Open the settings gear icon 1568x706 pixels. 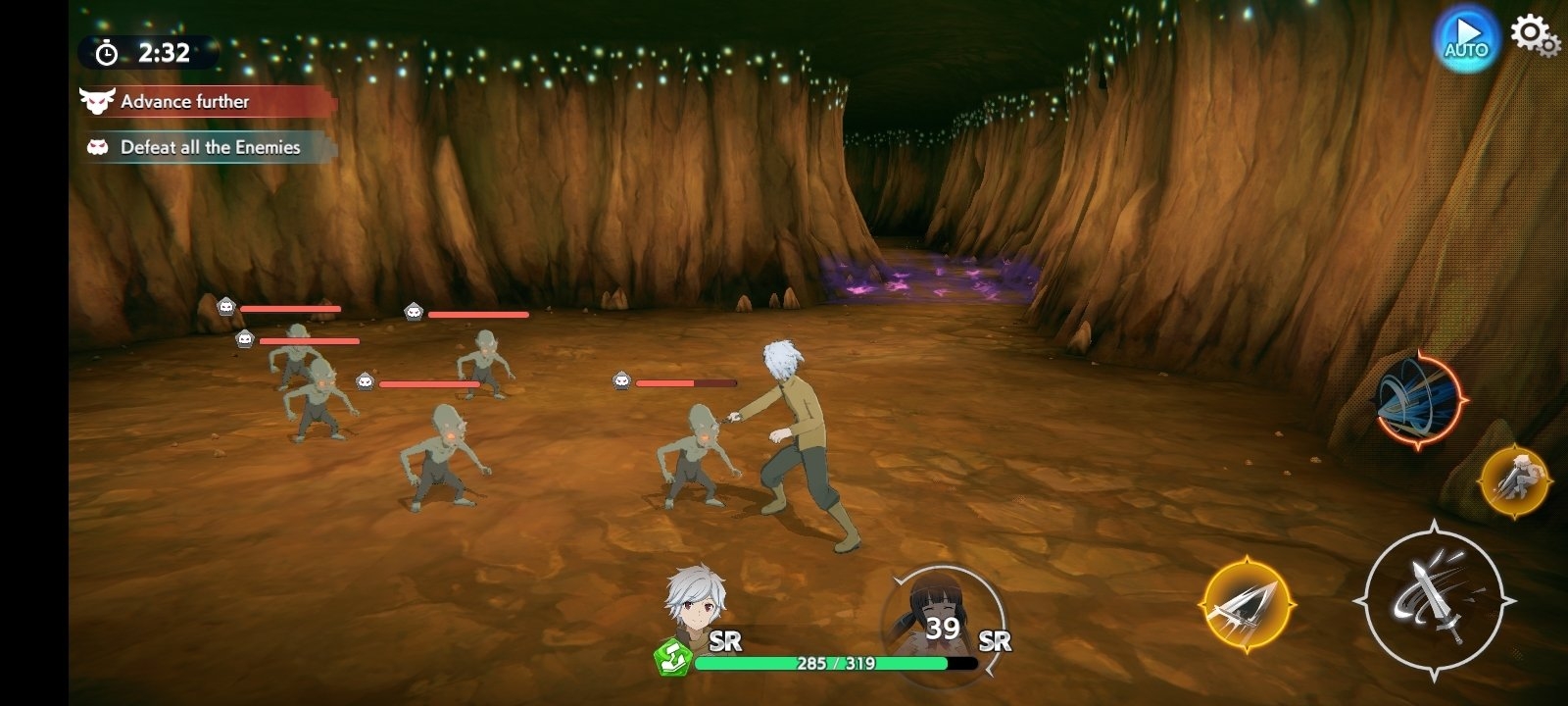coord(1532,35)
